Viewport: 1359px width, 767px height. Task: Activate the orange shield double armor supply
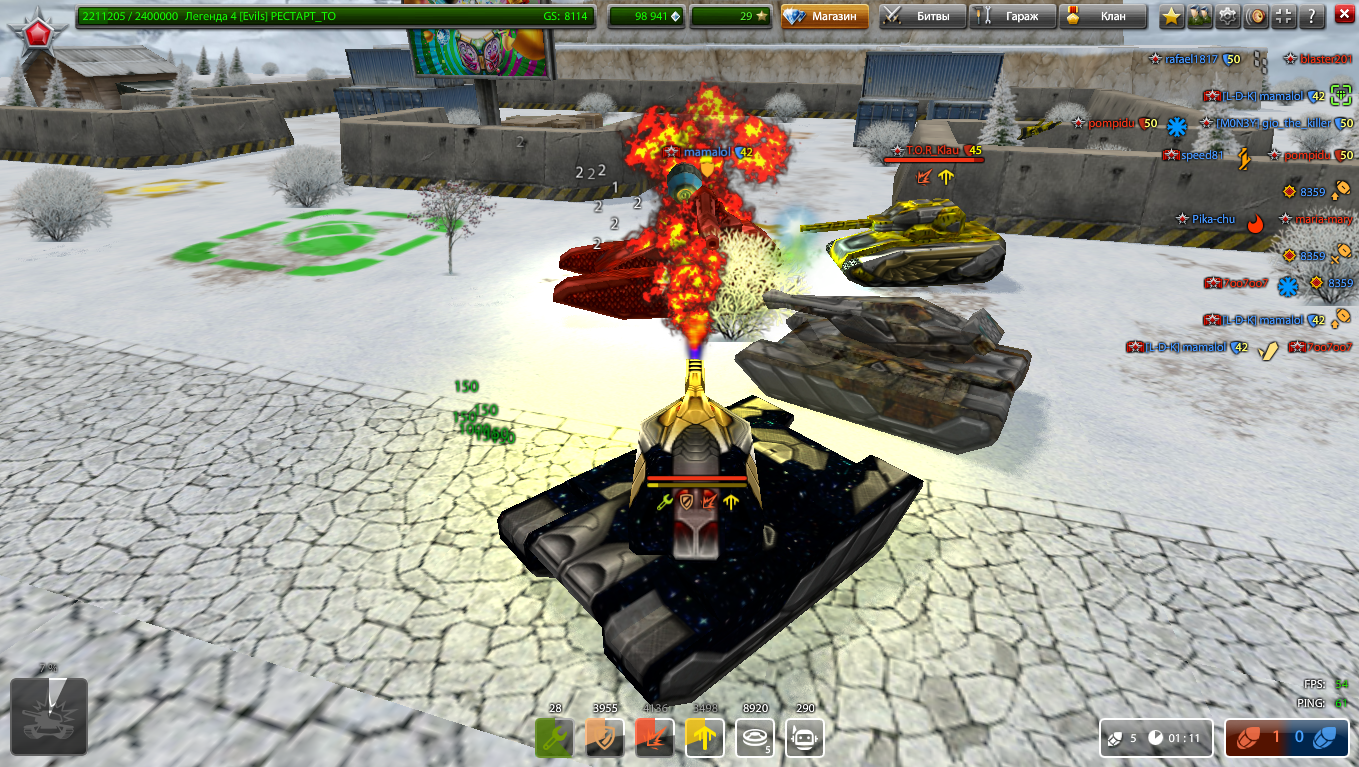[x=605, y=738]
